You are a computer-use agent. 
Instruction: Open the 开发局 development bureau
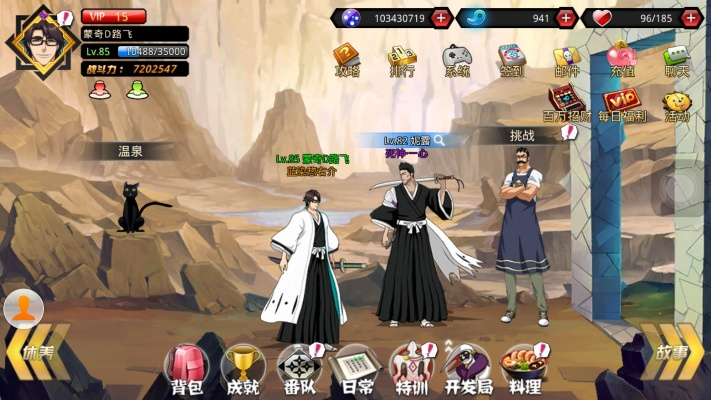pyautogui.click(x=464, y=368)
